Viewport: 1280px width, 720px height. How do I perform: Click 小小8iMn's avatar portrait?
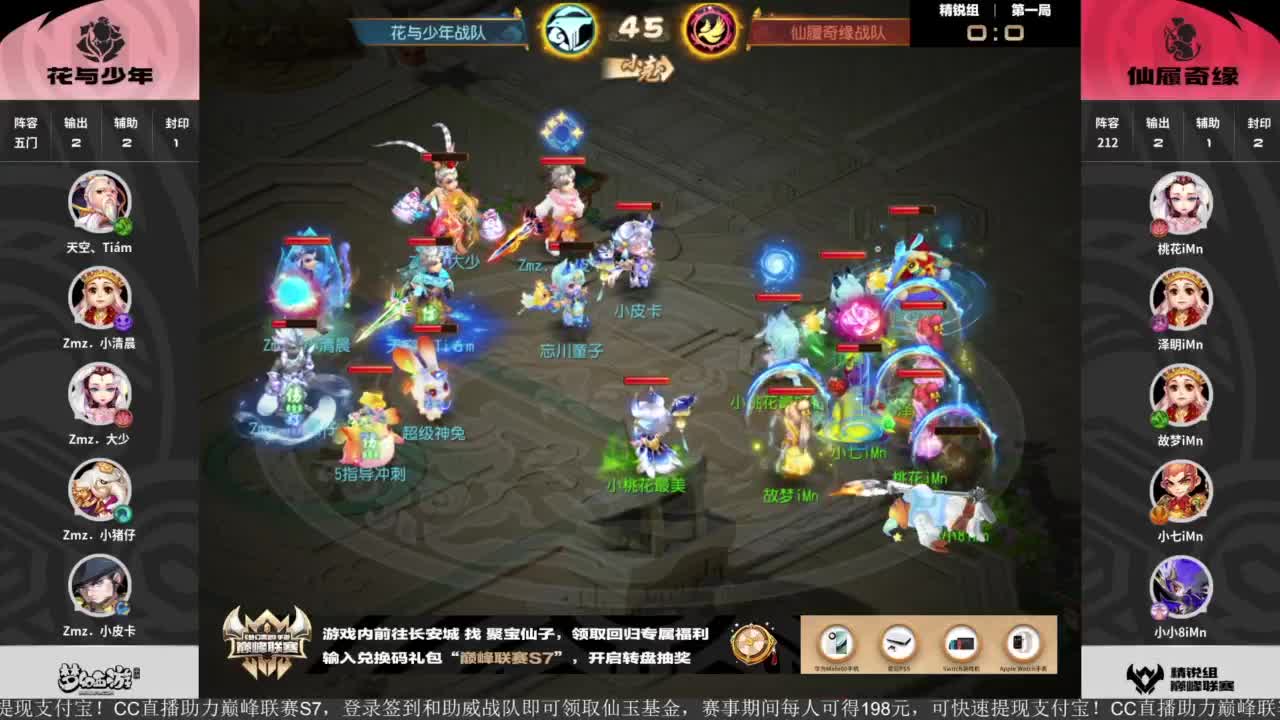(1182, 587)
